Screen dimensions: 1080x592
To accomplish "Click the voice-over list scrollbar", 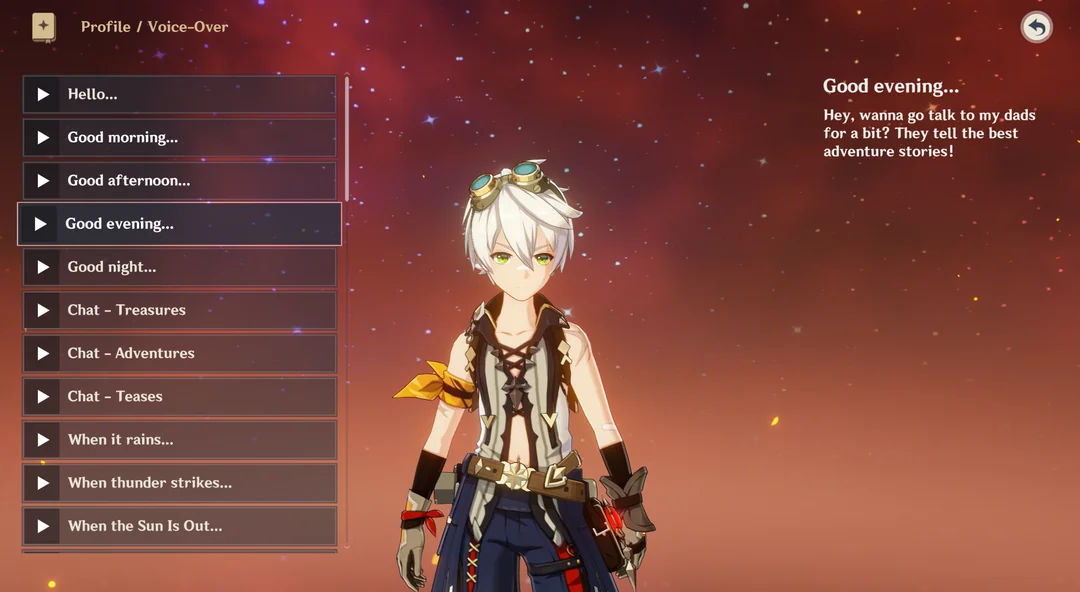I will point(347,140).
